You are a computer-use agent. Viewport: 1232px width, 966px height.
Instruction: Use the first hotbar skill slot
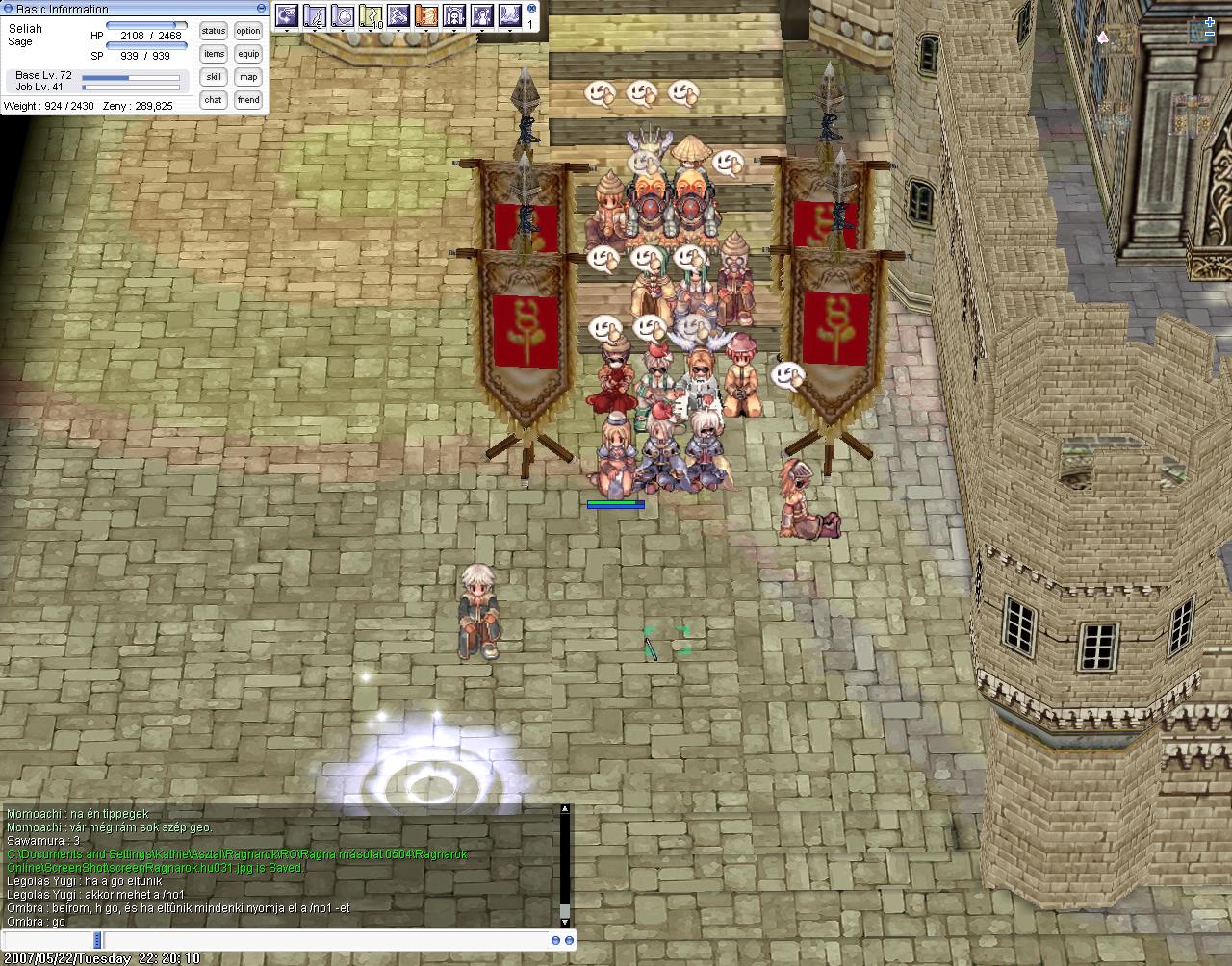(x=286, y=15)
